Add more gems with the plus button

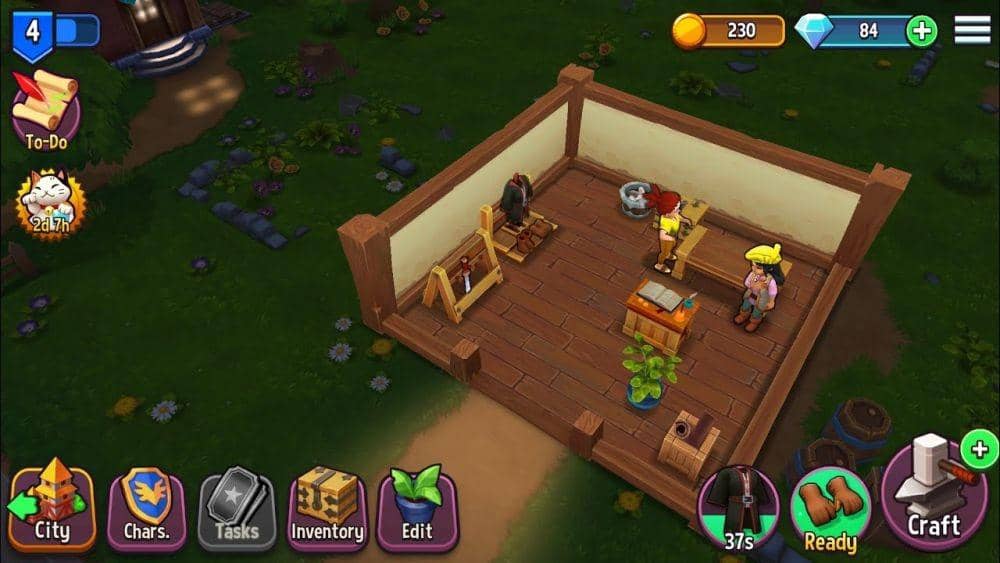[x=921, y=31]
